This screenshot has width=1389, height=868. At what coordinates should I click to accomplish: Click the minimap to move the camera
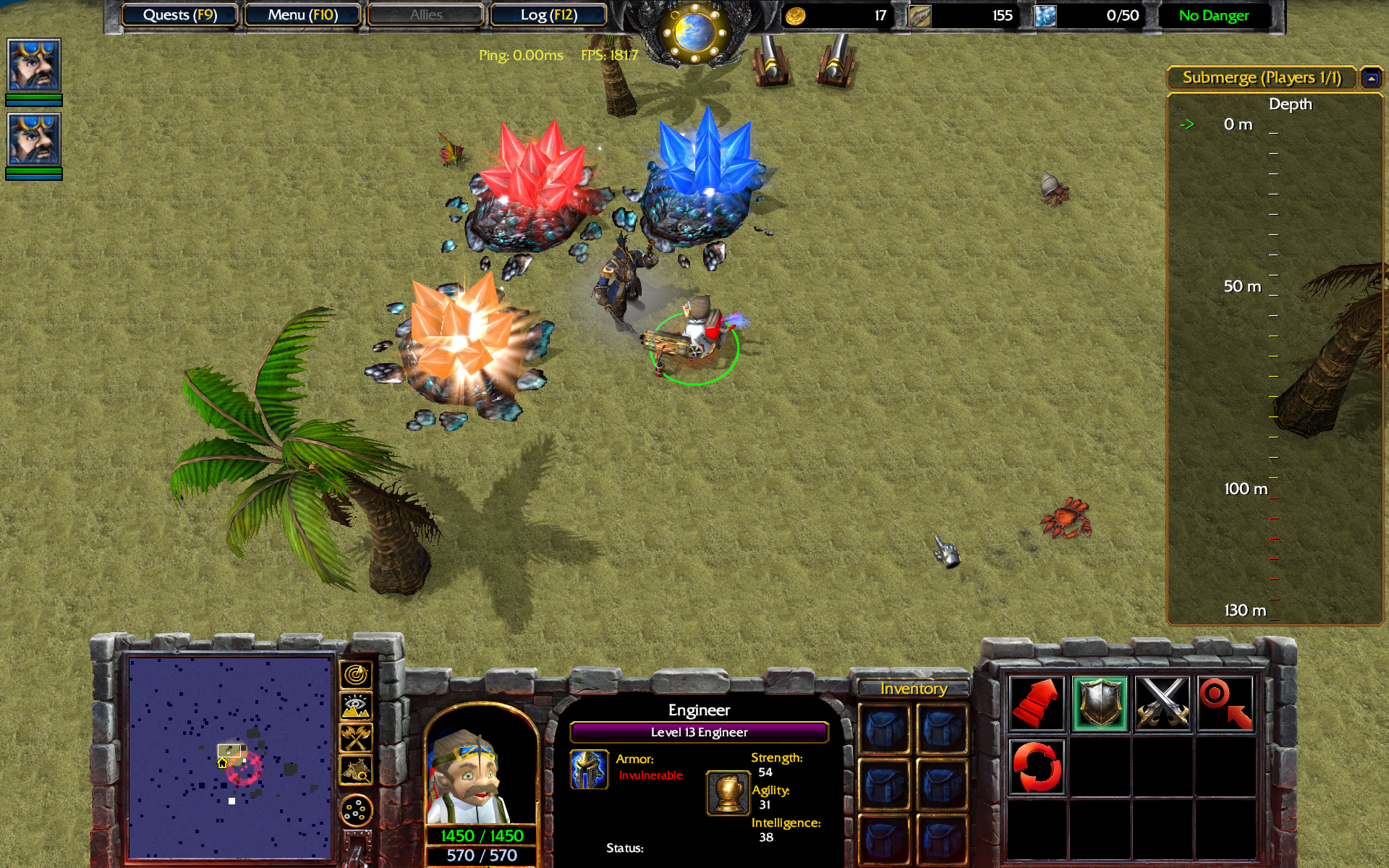tap(230, 756)
